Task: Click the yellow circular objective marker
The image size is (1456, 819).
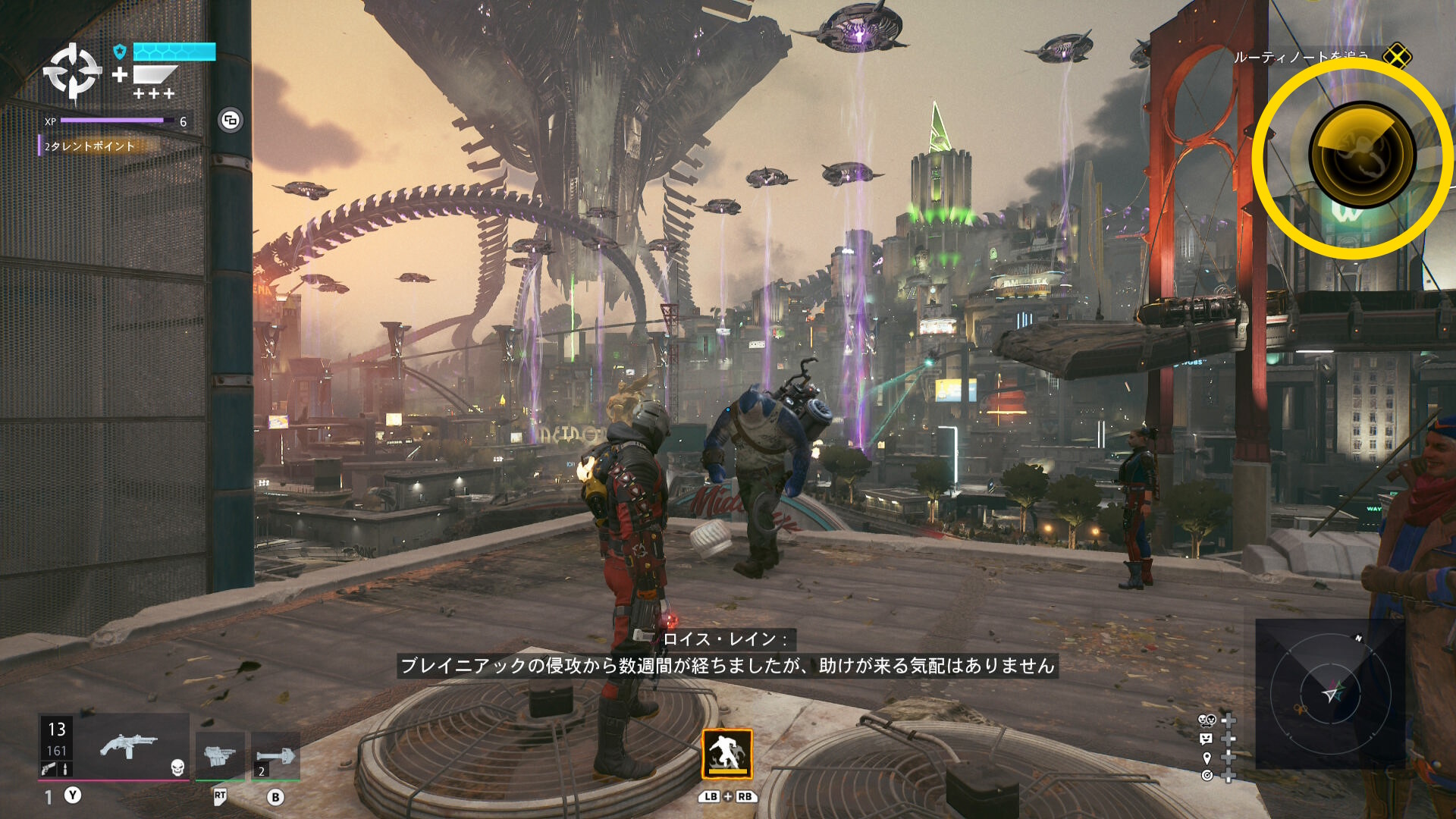Action: pyautogui.click(x=1362, y=155)
